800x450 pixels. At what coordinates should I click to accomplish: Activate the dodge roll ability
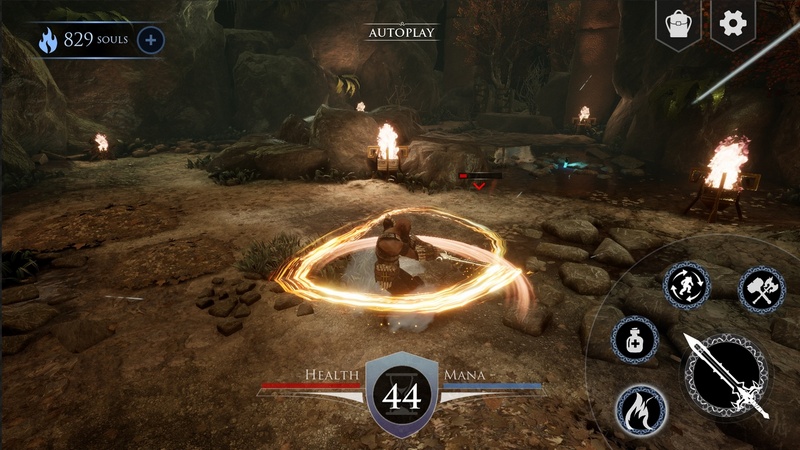click(x=688, y=287)
